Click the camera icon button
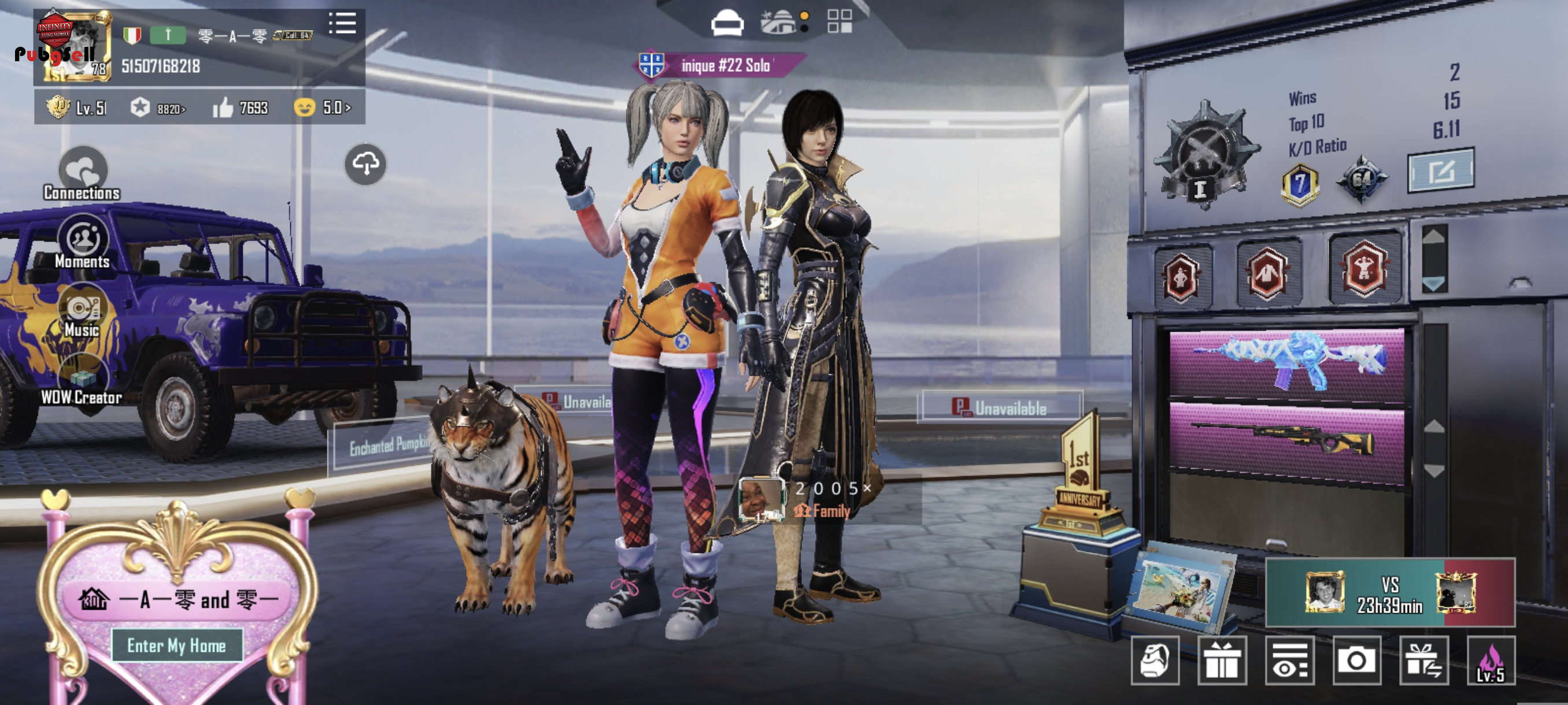This screenshot has height=705, width=1568. pyautogui.click(x=1356, y=661)
